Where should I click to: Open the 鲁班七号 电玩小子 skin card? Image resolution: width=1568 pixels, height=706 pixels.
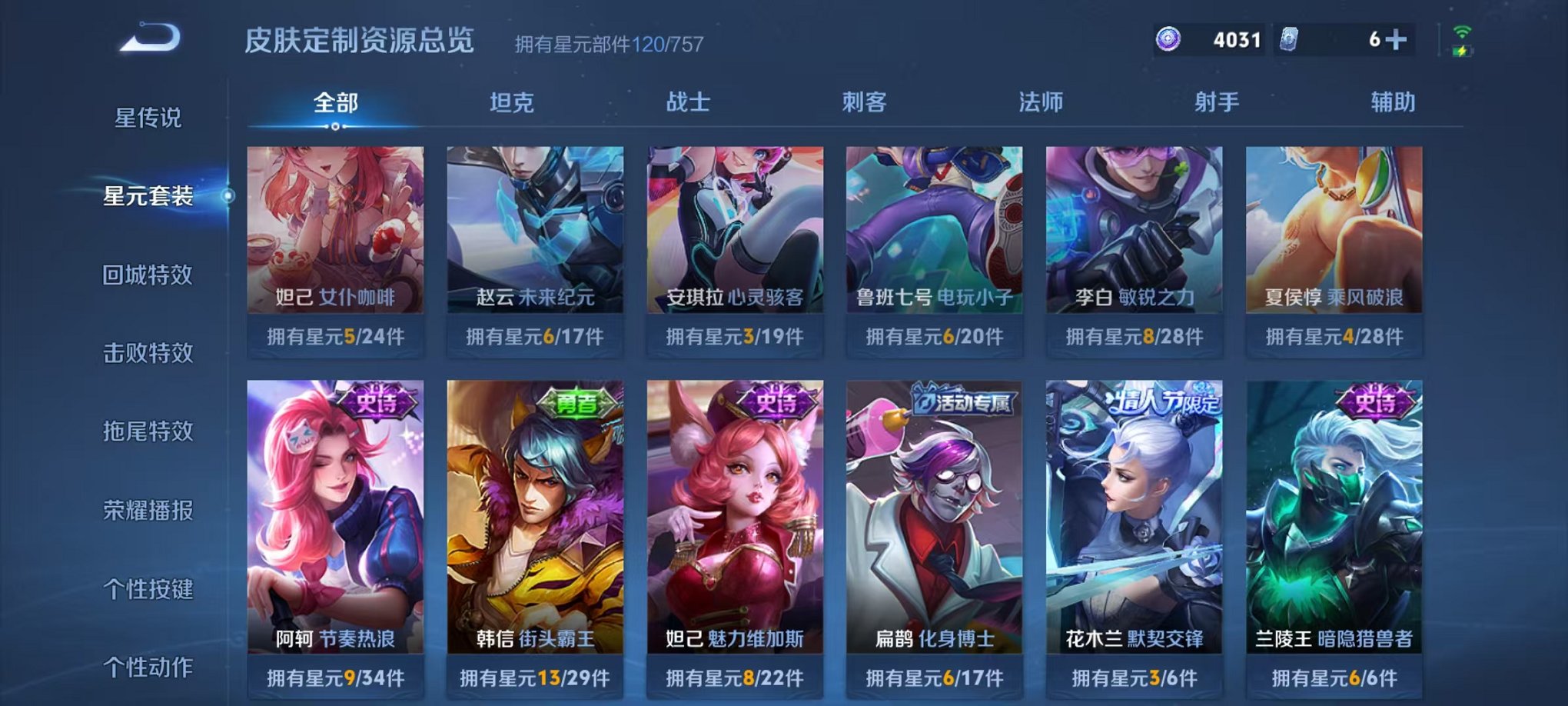(937, 231)
